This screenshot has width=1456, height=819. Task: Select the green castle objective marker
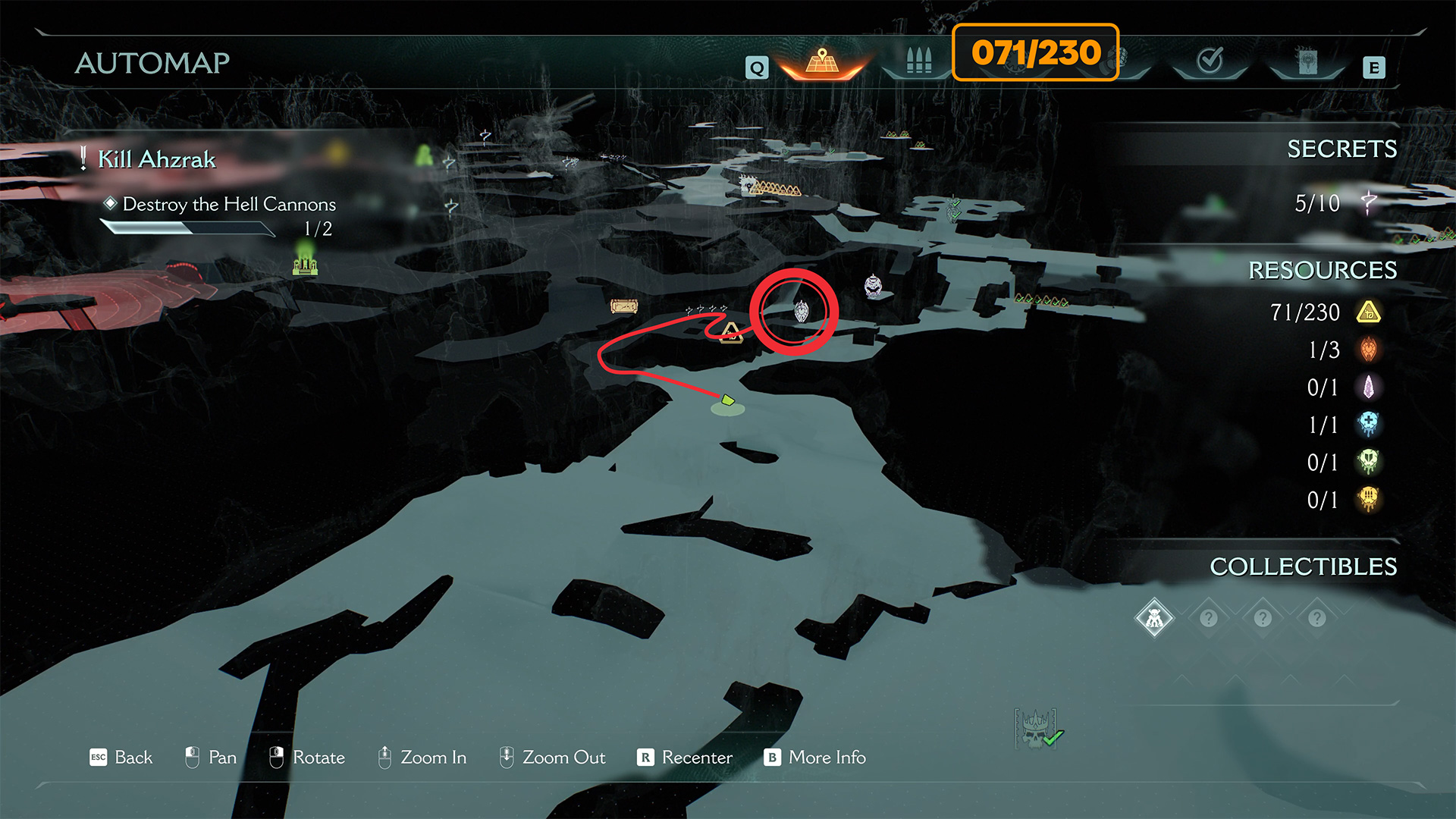(305, 264)
